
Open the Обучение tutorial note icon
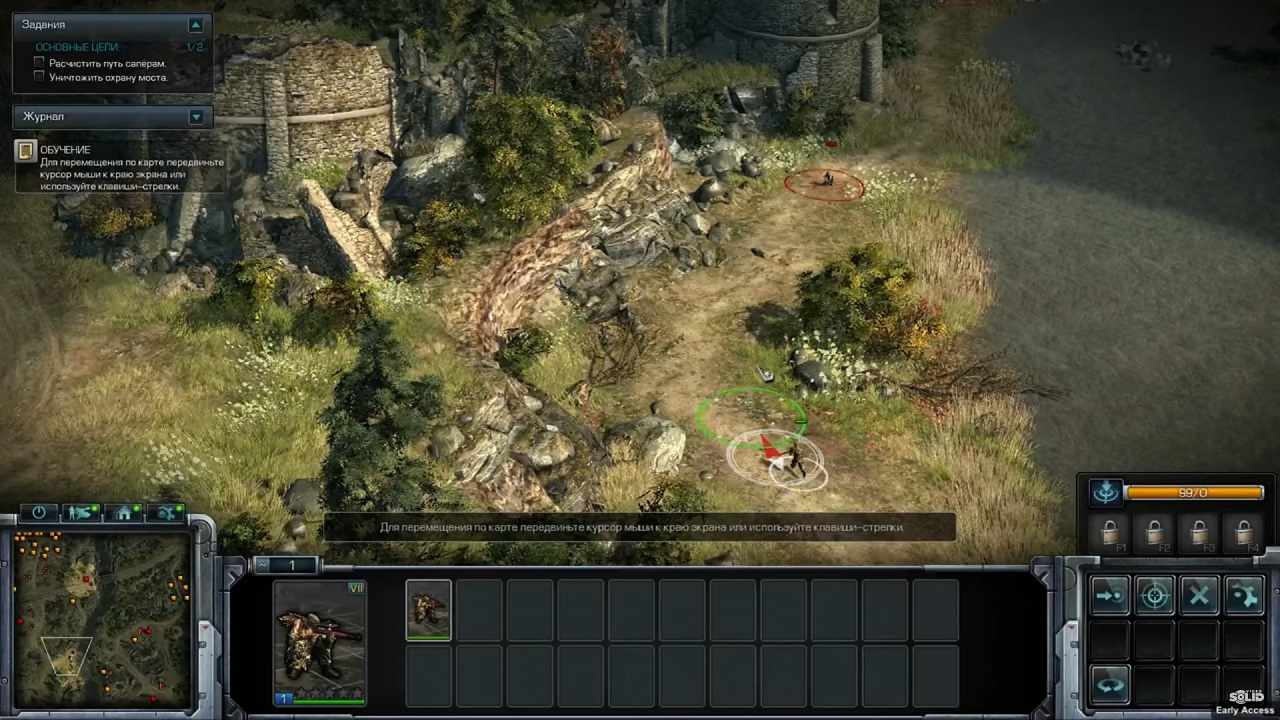26,151
